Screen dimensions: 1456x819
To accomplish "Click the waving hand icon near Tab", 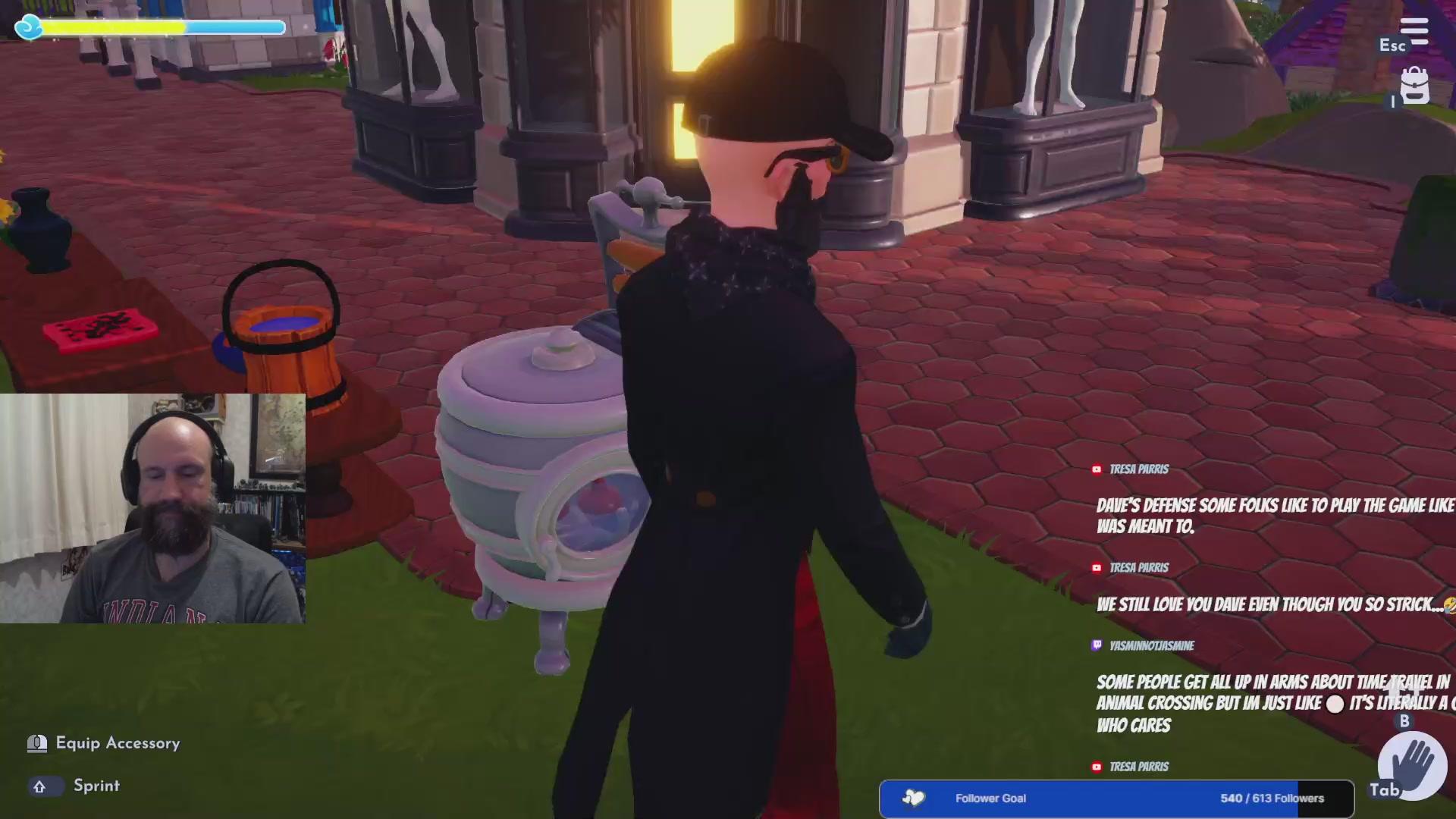I will coord(1412,766).
